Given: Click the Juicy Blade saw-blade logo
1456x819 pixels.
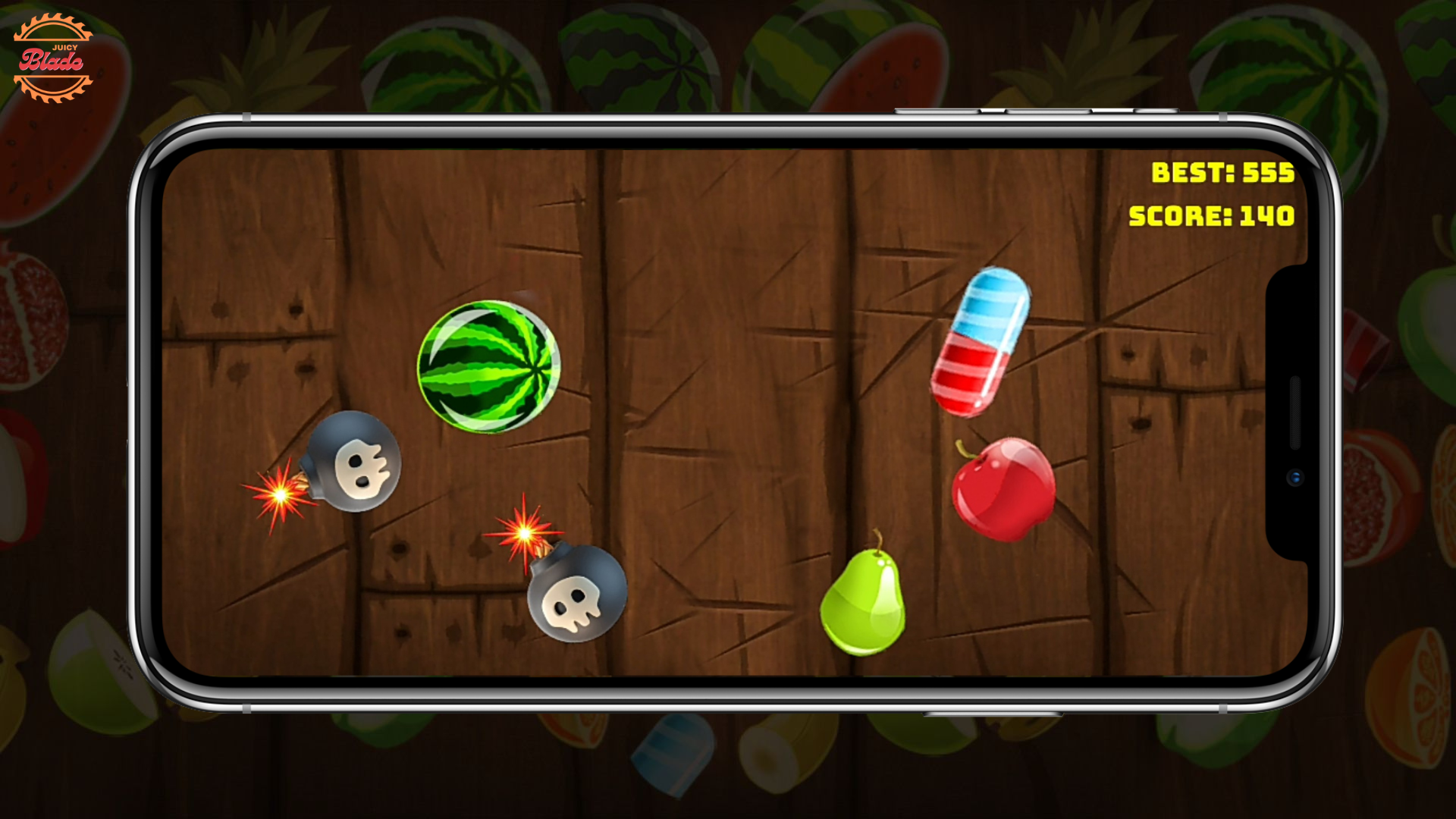Looking at the screenshot, I should [55, 57].
